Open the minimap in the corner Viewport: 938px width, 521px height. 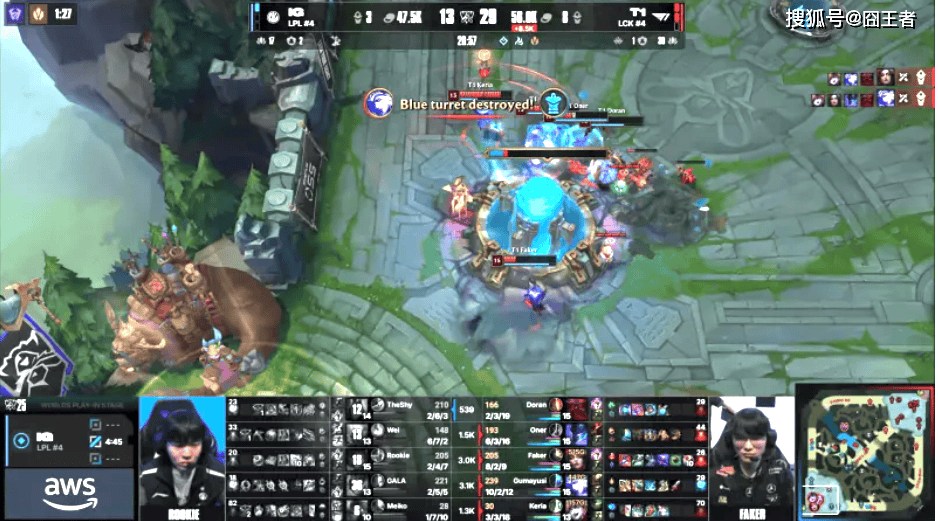[865, 456]
